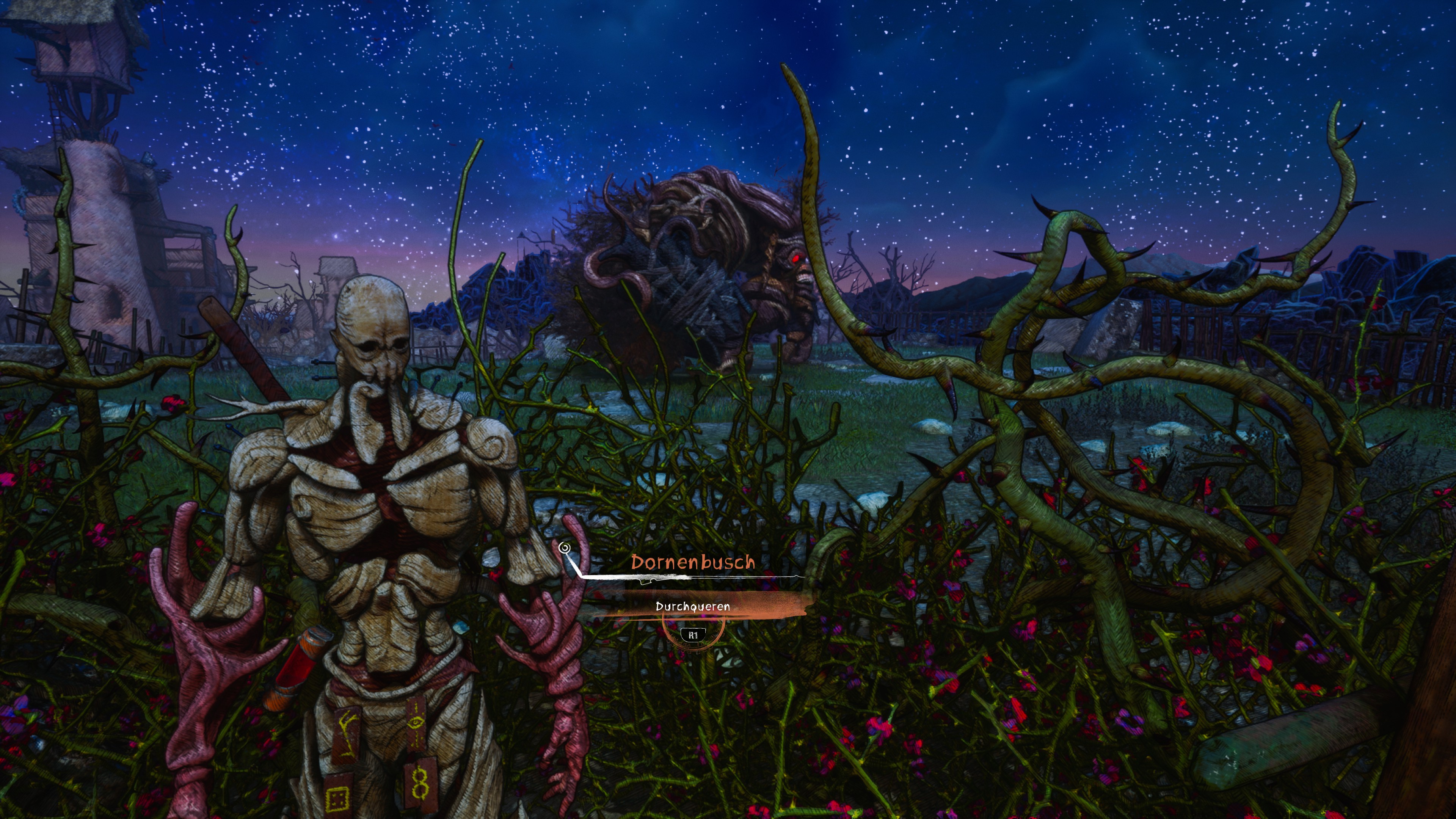
Task: Choose the Durchqueren interaction option
Action: tap(693, 607)
